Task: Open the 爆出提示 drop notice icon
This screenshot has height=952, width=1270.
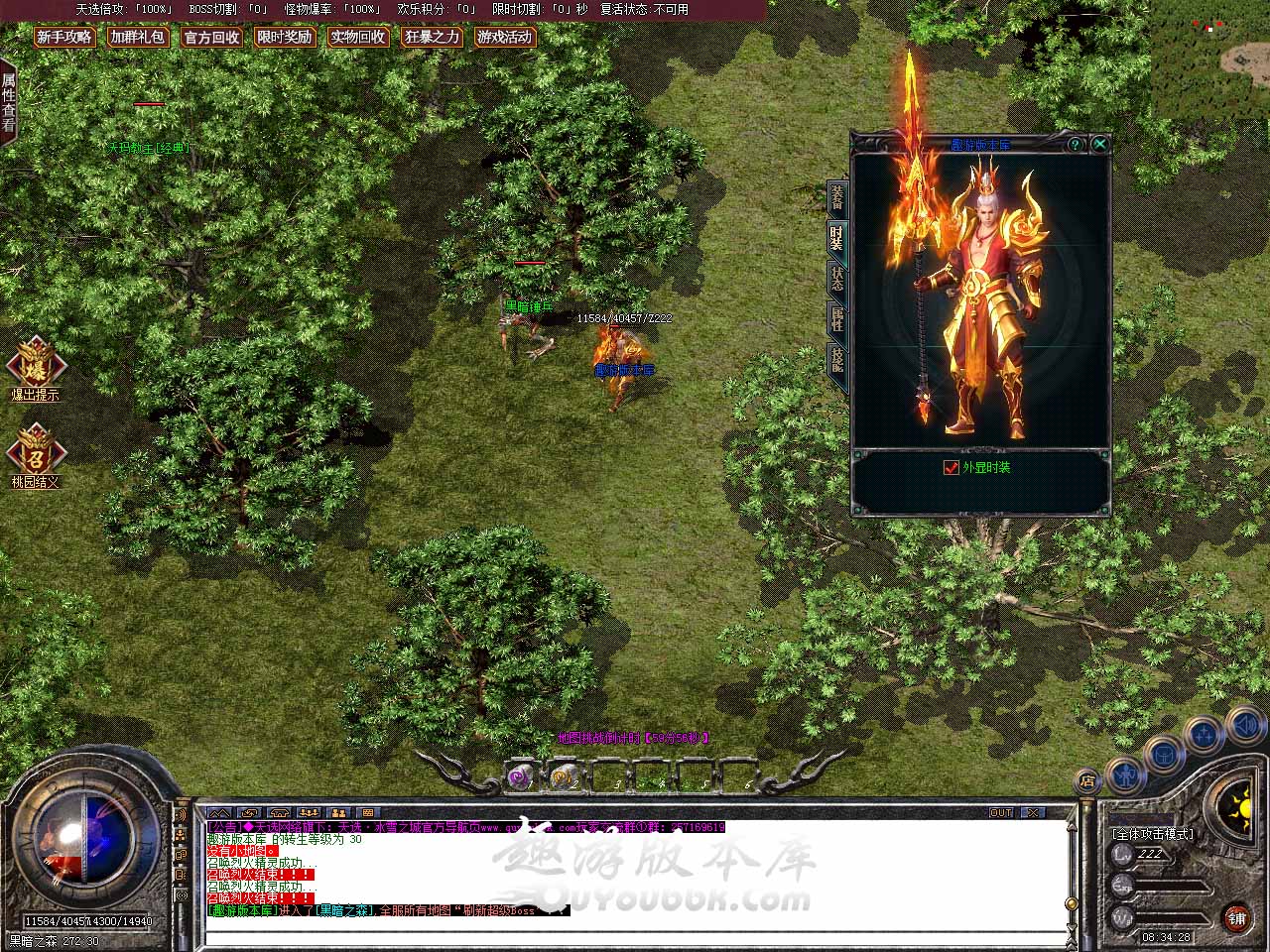Action: (x=36, y=364)
